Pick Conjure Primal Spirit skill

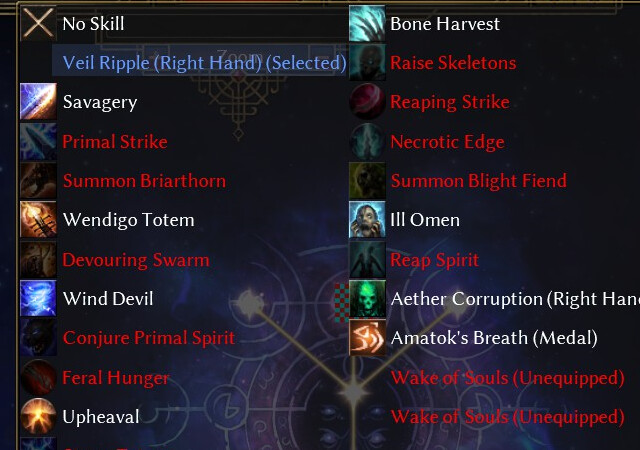click(x=148, y=338)
